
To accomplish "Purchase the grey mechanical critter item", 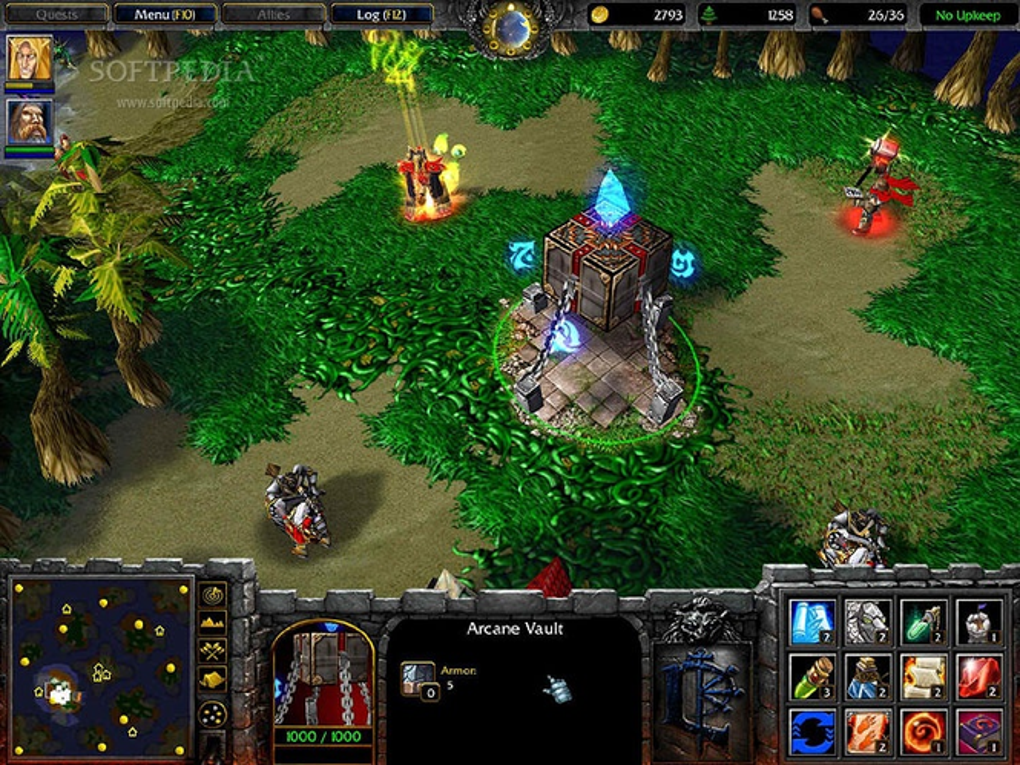I will point(867,621).
